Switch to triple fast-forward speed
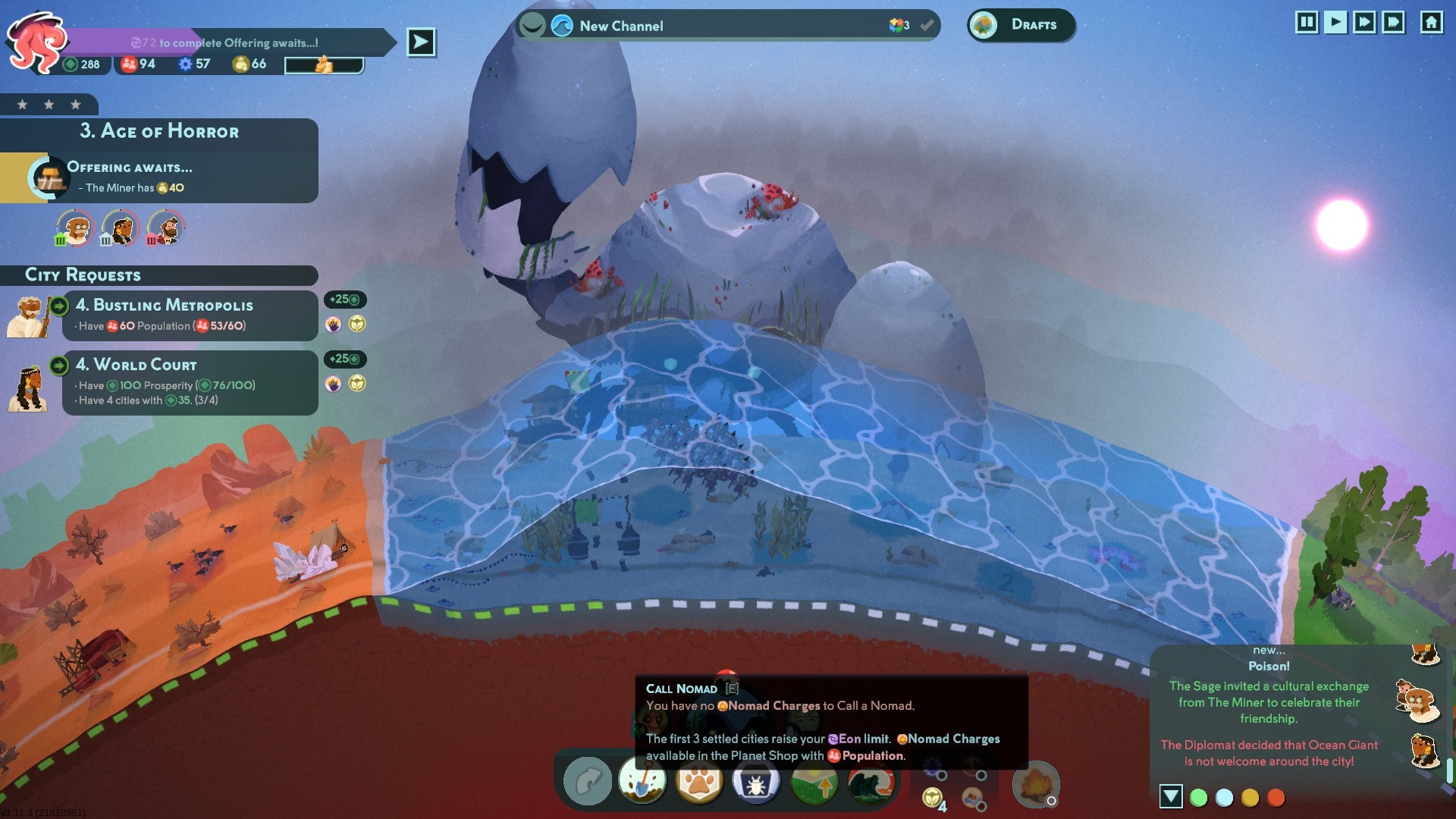The height and width of the screenshot is (819, 1456). [1393, 22]
